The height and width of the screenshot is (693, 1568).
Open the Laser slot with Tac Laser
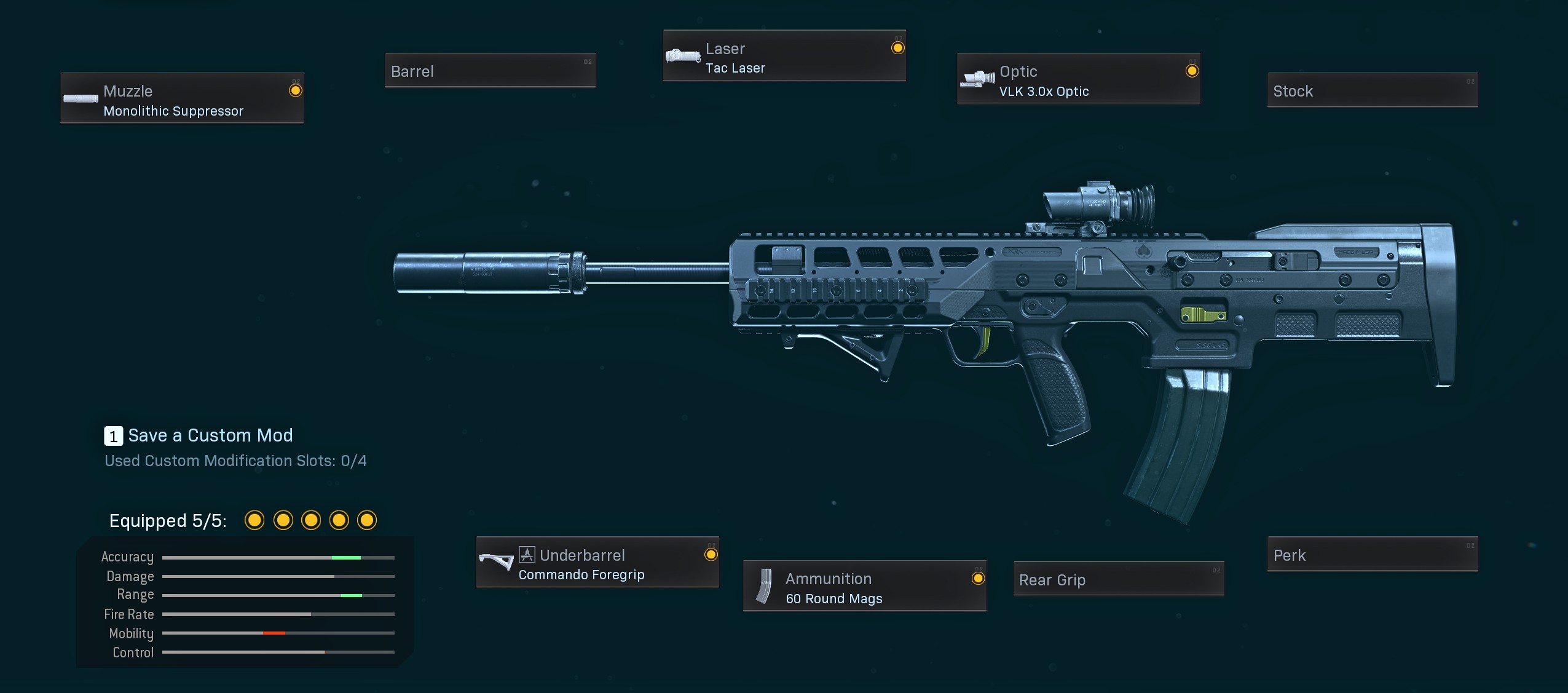(x=784, y=56)
